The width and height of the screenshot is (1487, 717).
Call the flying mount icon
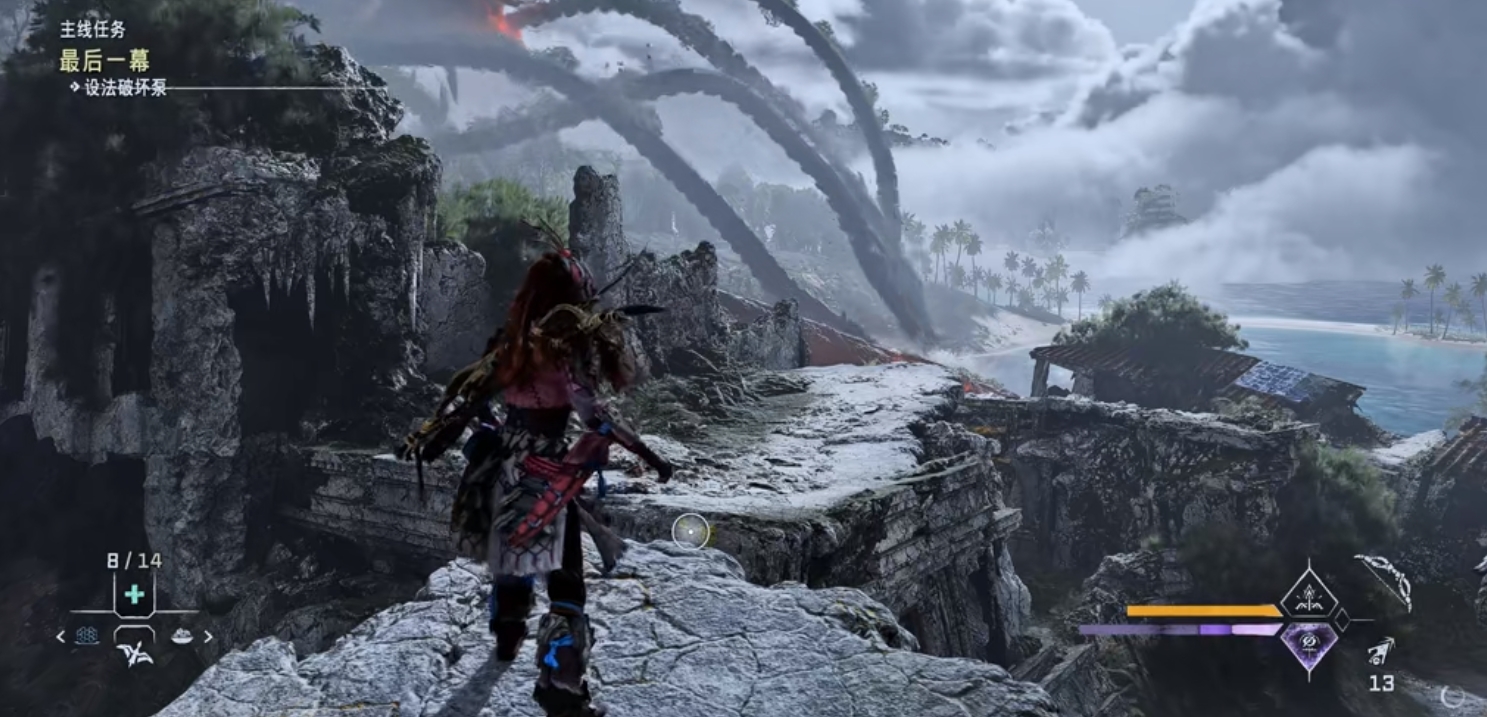click(x=134, y=655)
